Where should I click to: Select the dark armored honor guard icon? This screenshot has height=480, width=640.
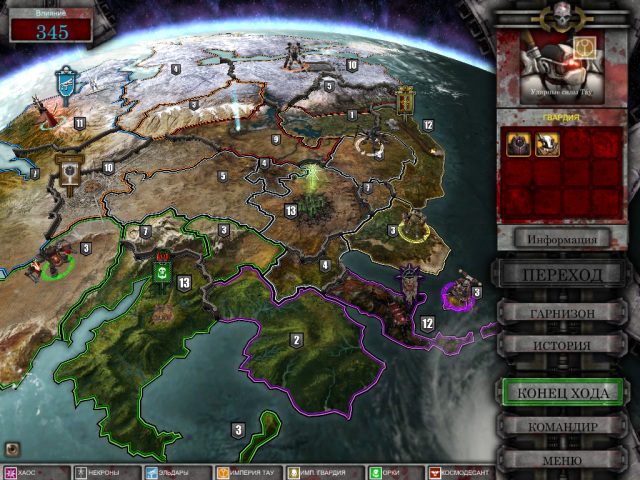pyautogui.click(x=519, y=145)
